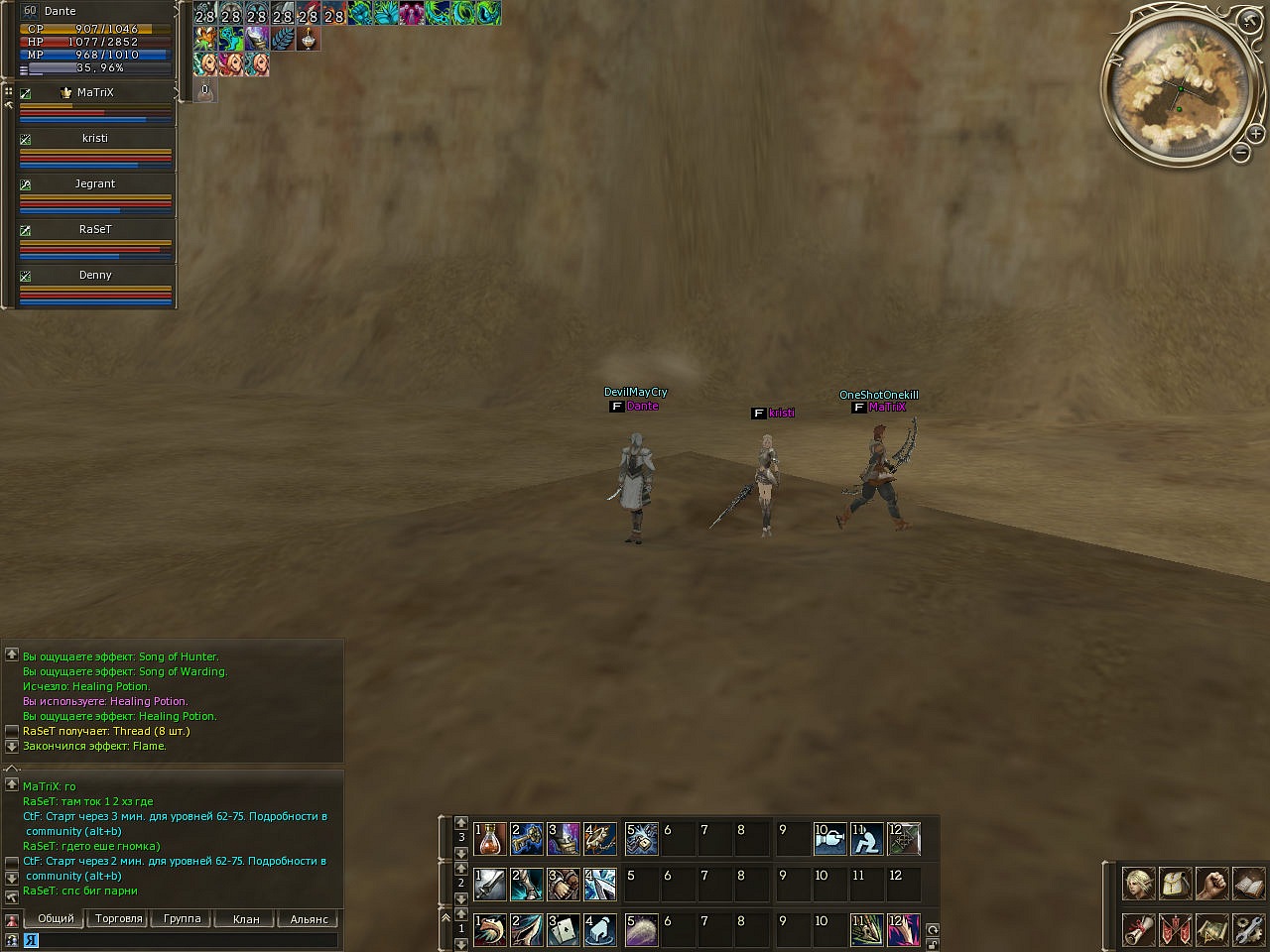Activate the sword attack skill icon
The height and width of the screenshot is (952, 1270).
pyautogui.click(x=490, y=885)
